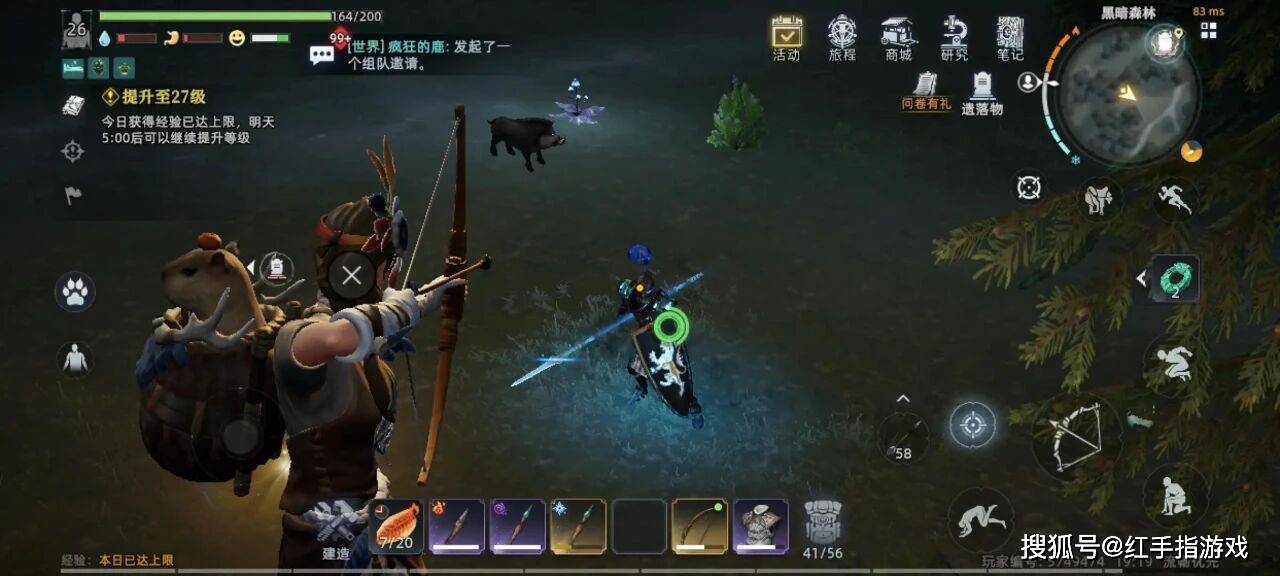Select the frost spear hotbar slot
1280x576 pixels.
pyautogui.click(x=578, y=526)
